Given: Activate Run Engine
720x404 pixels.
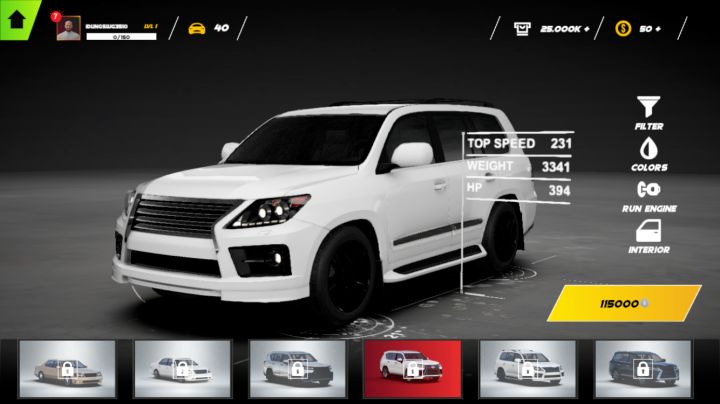Looking at the screenshot, I should pyautogui.click(x=648, y=192).
